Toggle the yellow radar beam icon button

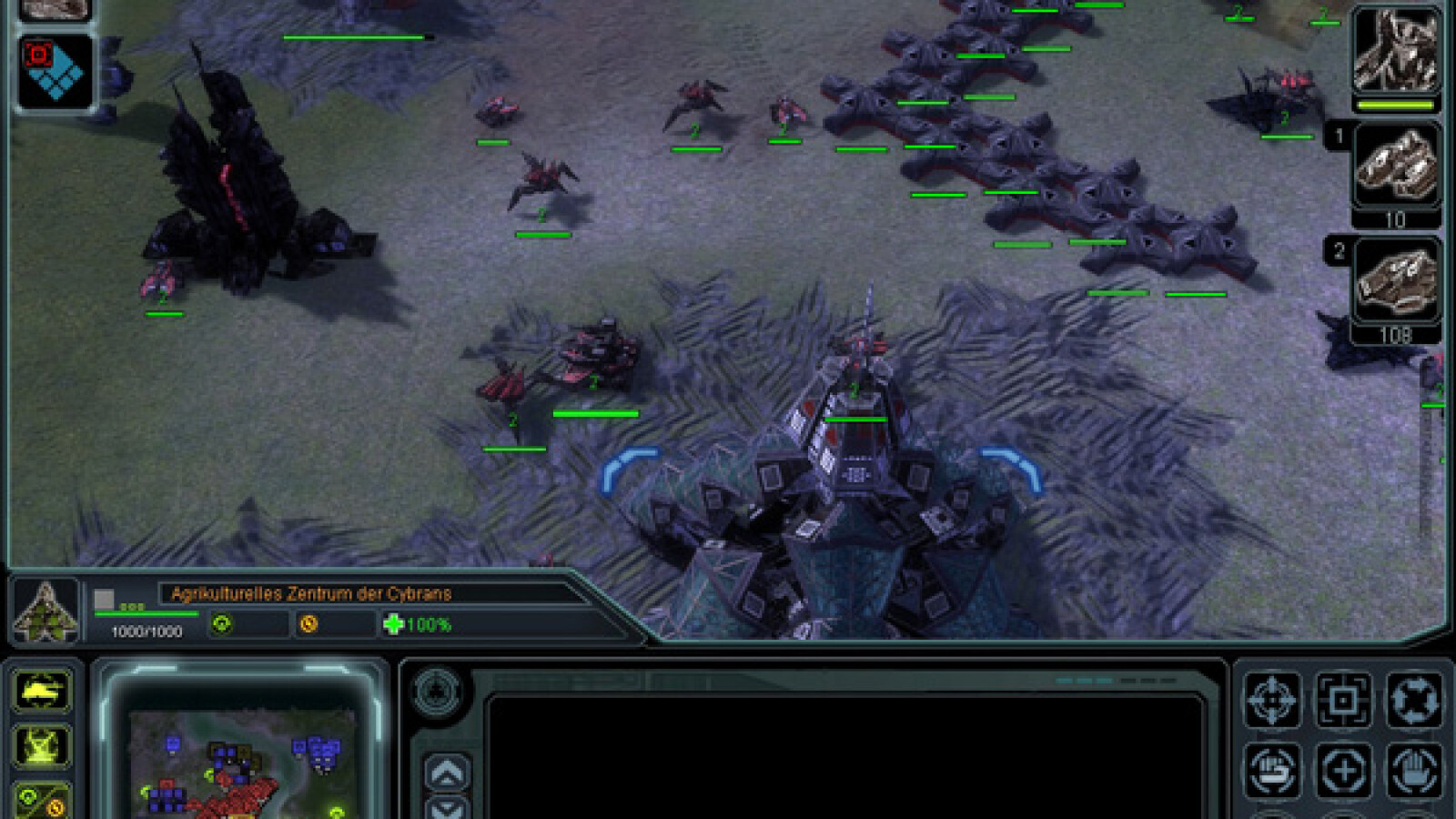pyautogui.click(x=42, y=746)
